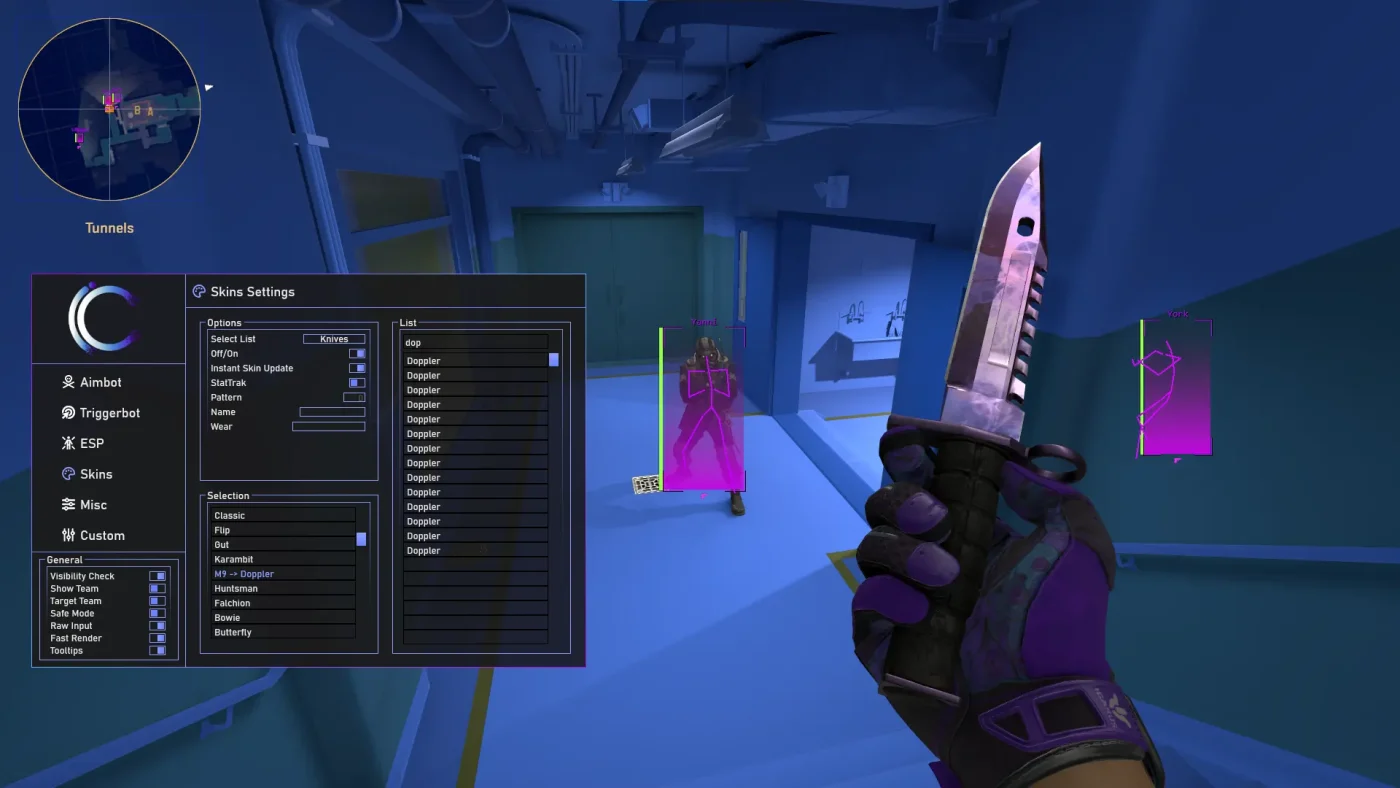Select Butterfly in the Selection list
This screenshot has height=788, width=1400.
283,632
